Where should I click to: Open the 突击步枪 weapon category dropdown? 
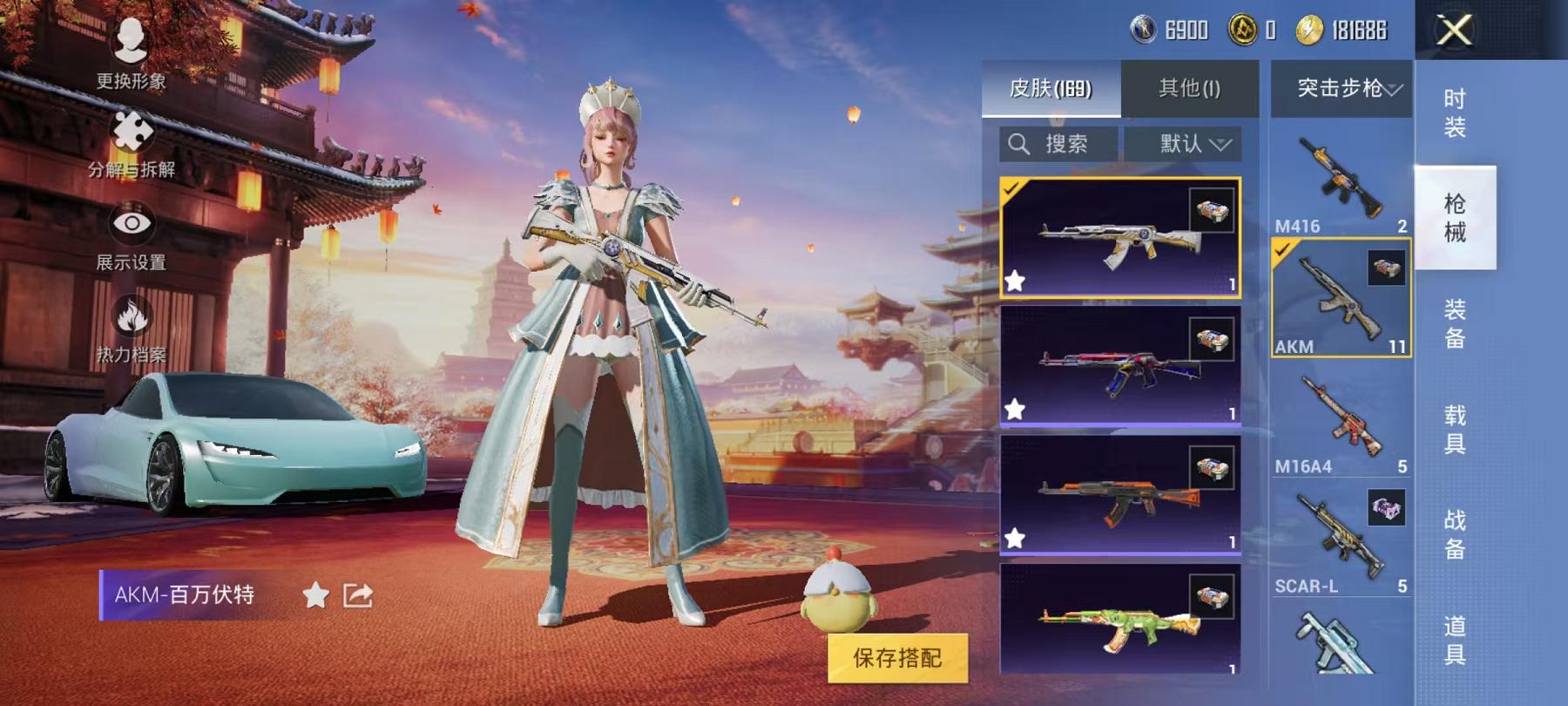pyautogui.click(x=1339, y=87)
